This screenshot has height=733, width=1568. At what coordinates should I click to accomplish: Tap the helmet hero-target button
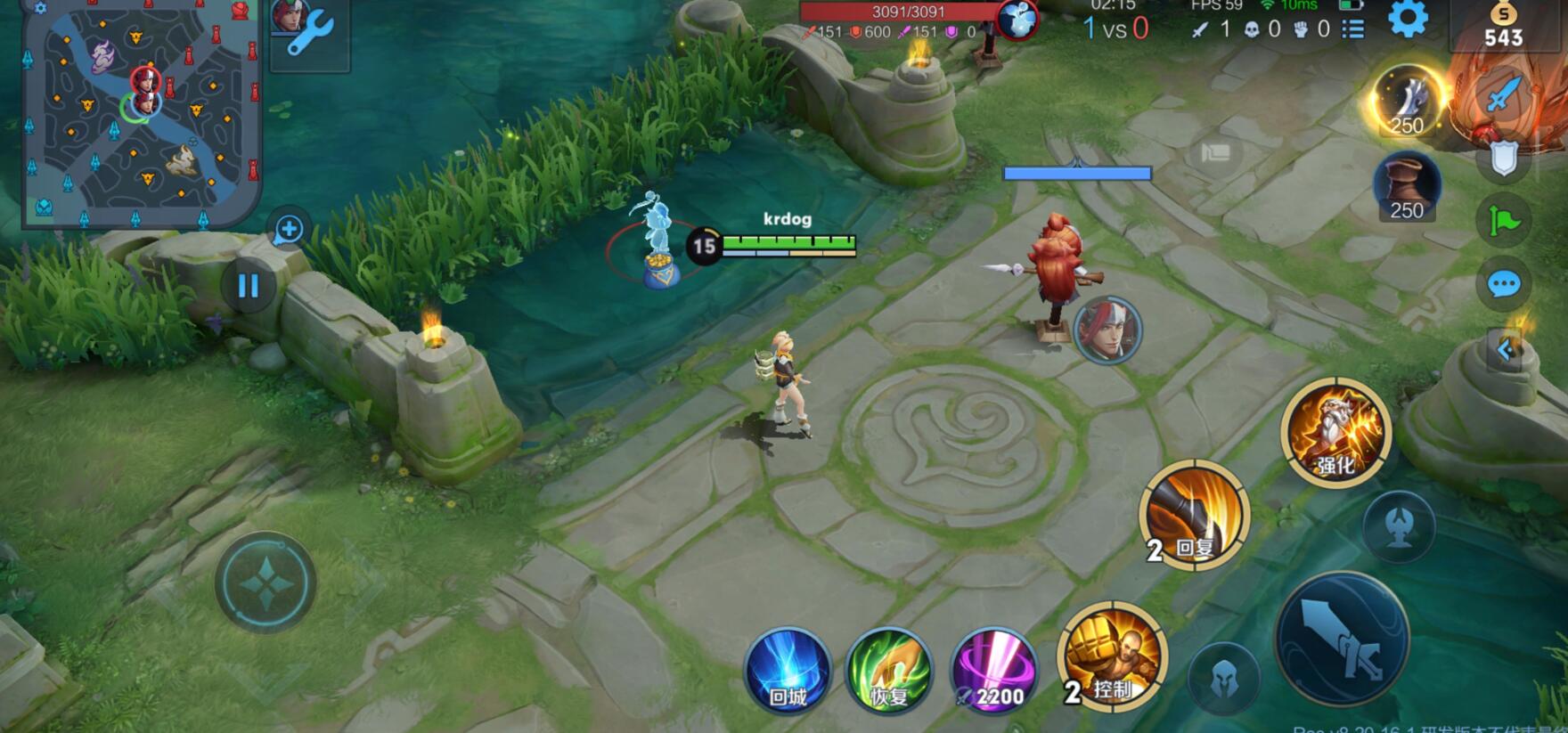pyautogui.click(x=1223, y=681)
